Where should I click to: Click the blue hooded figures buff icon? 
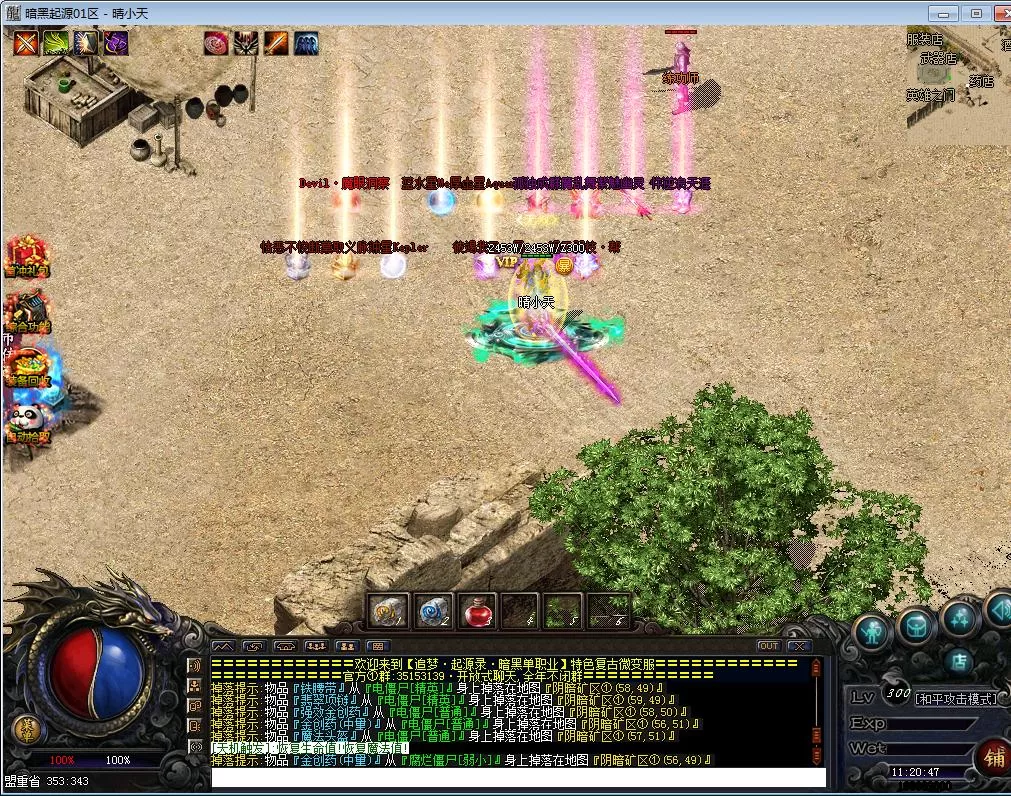tap(306, 43)
